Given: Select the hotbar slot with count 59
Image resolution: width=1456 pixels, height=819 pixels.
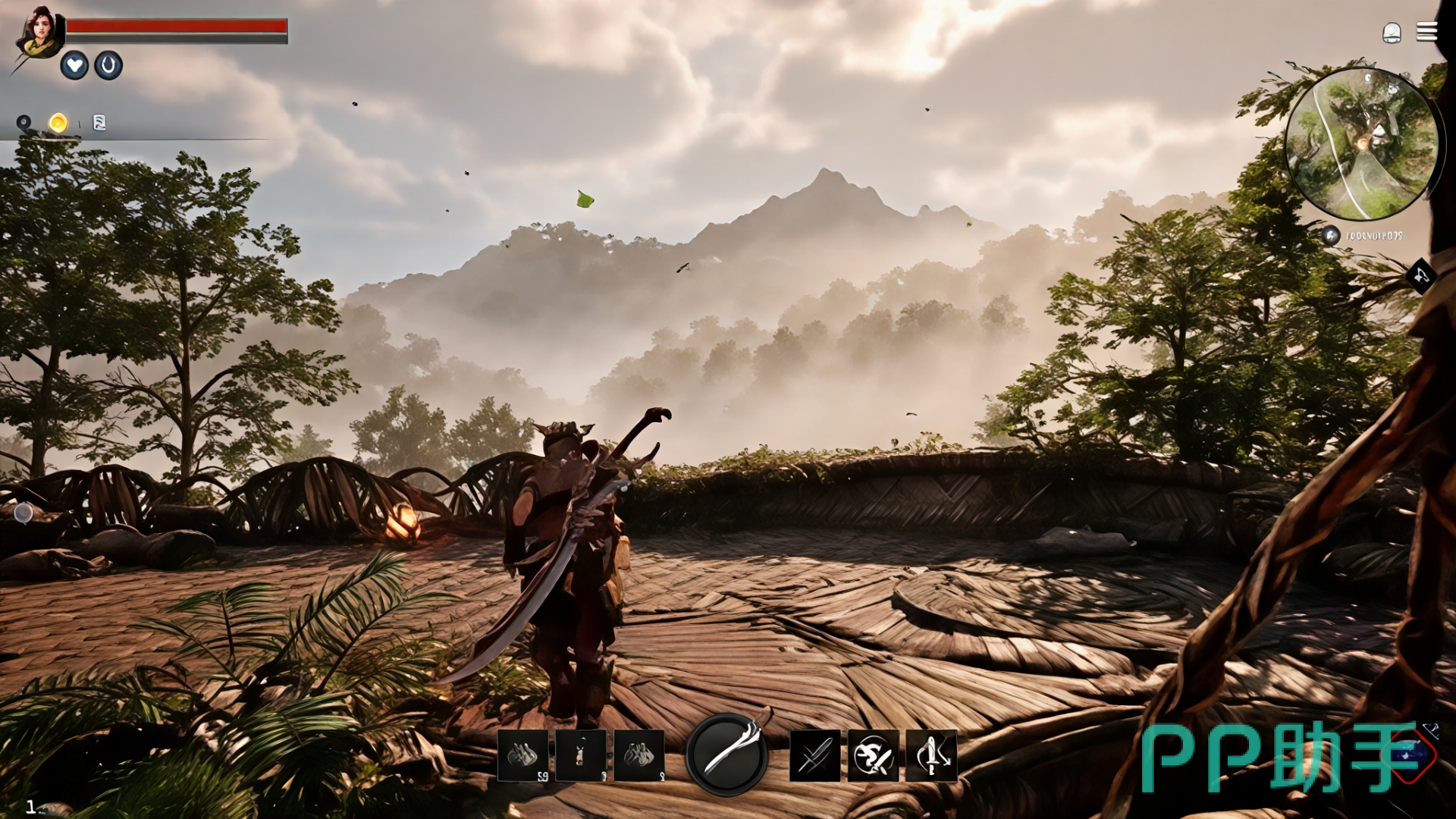Looking at the screenshot, I should pyautogui.click(x=522, y=755).
